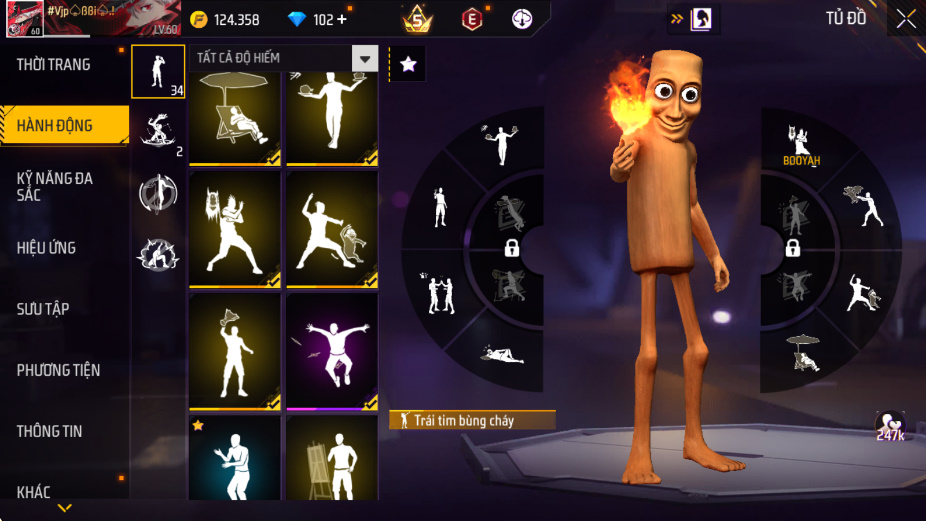
Task: Select the Kỹ Năng Đa Sắc menu
Action: pos(55,186)
